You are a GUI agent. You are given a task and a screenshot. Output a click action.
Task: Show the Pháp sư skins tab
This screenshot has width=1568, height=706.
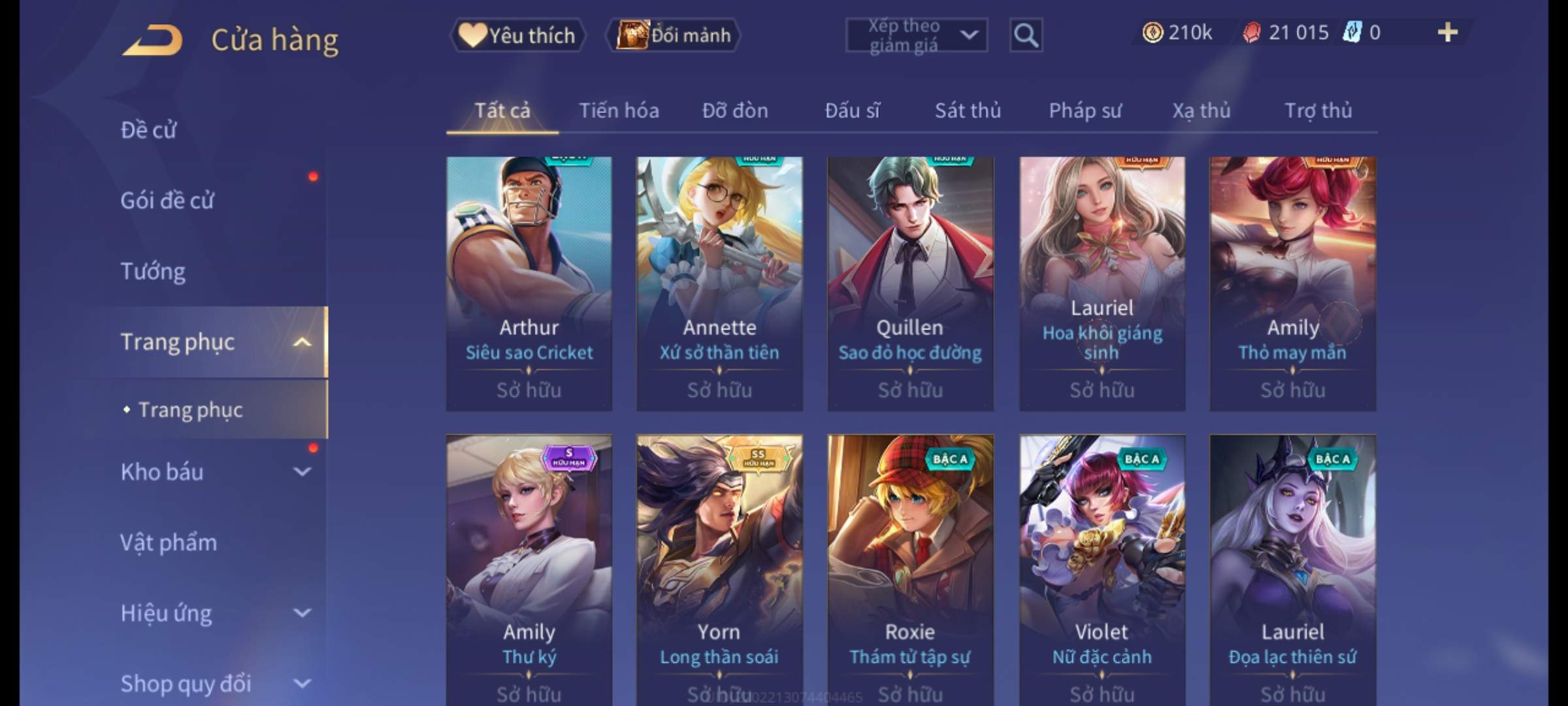tap(1085, 110)
